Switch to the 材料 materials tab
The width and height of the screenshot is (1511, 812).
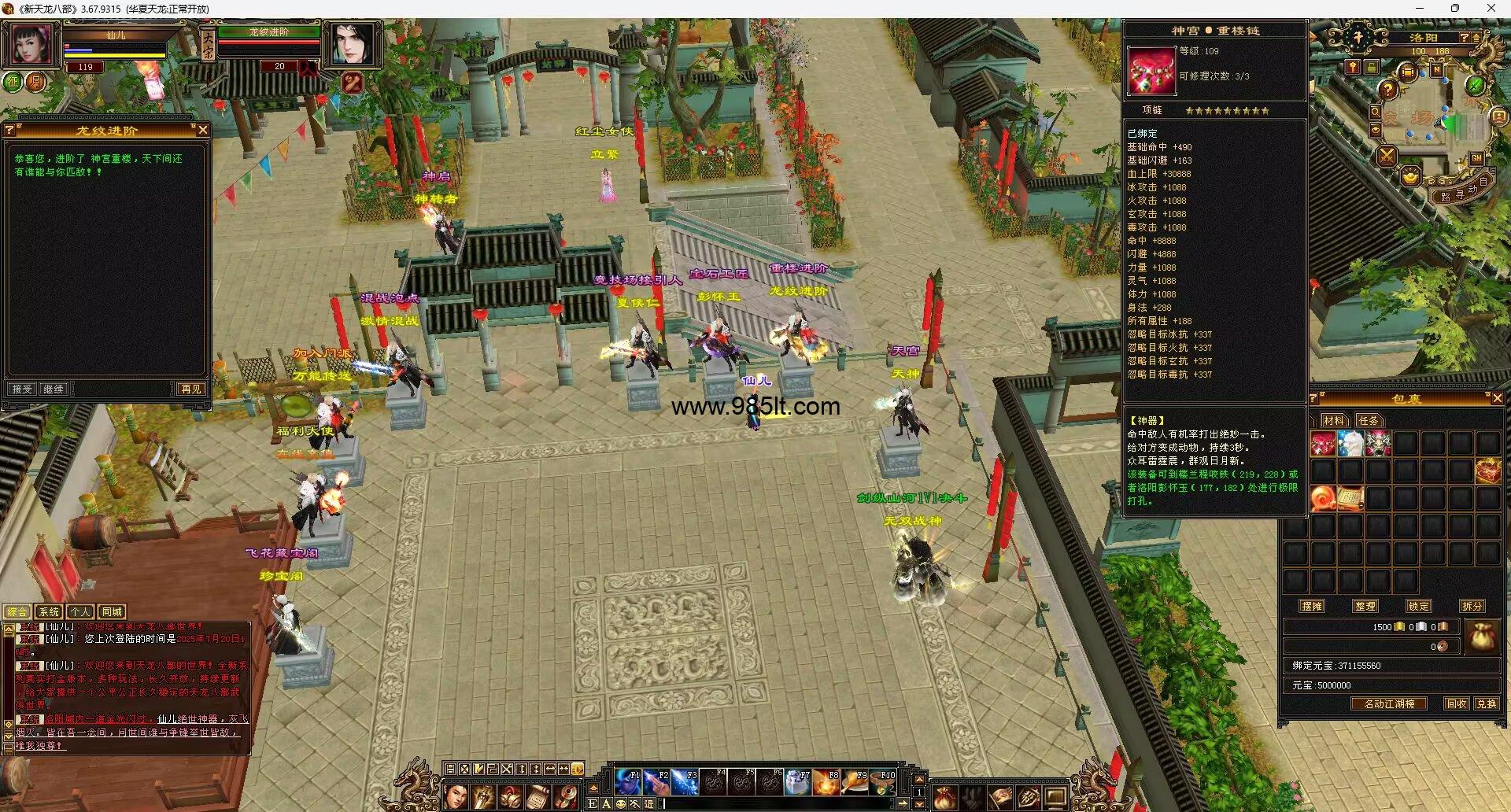click(1333, 420)
